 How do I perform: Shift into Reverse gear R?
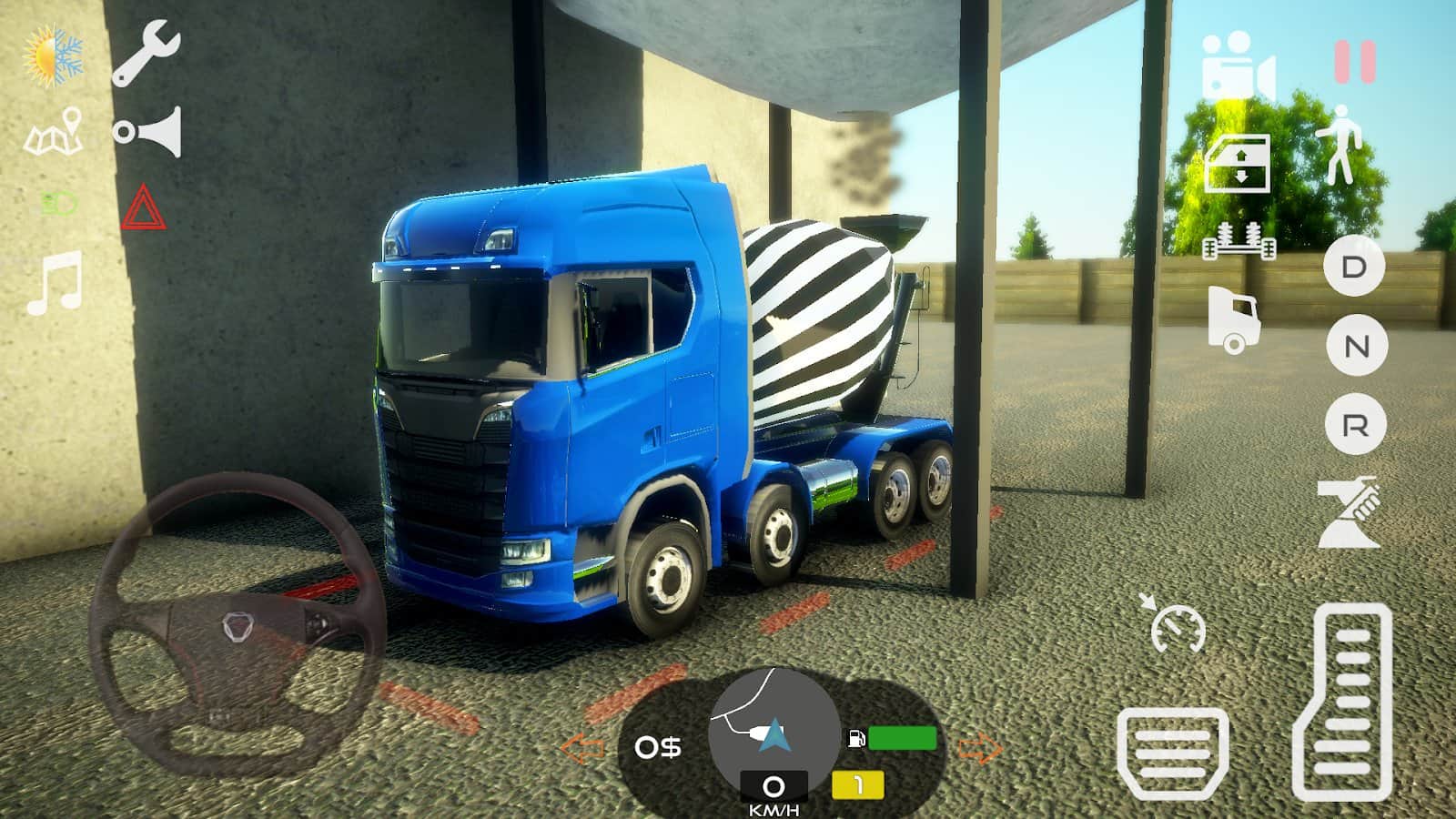[x=1355, y=425]
